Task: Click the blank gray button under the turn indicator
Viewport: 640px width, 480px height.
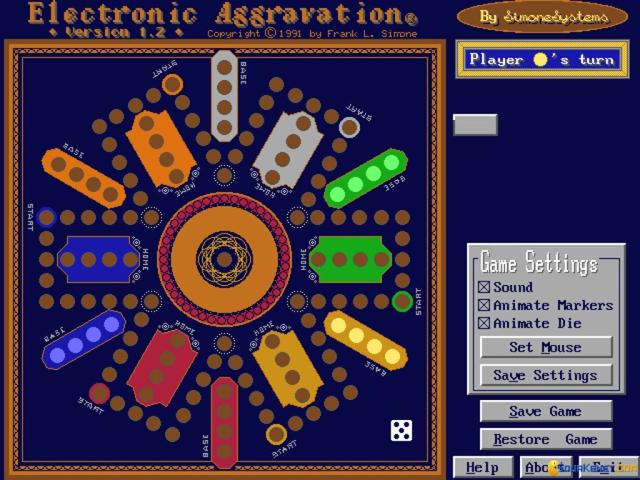Action: pos(475,125)
